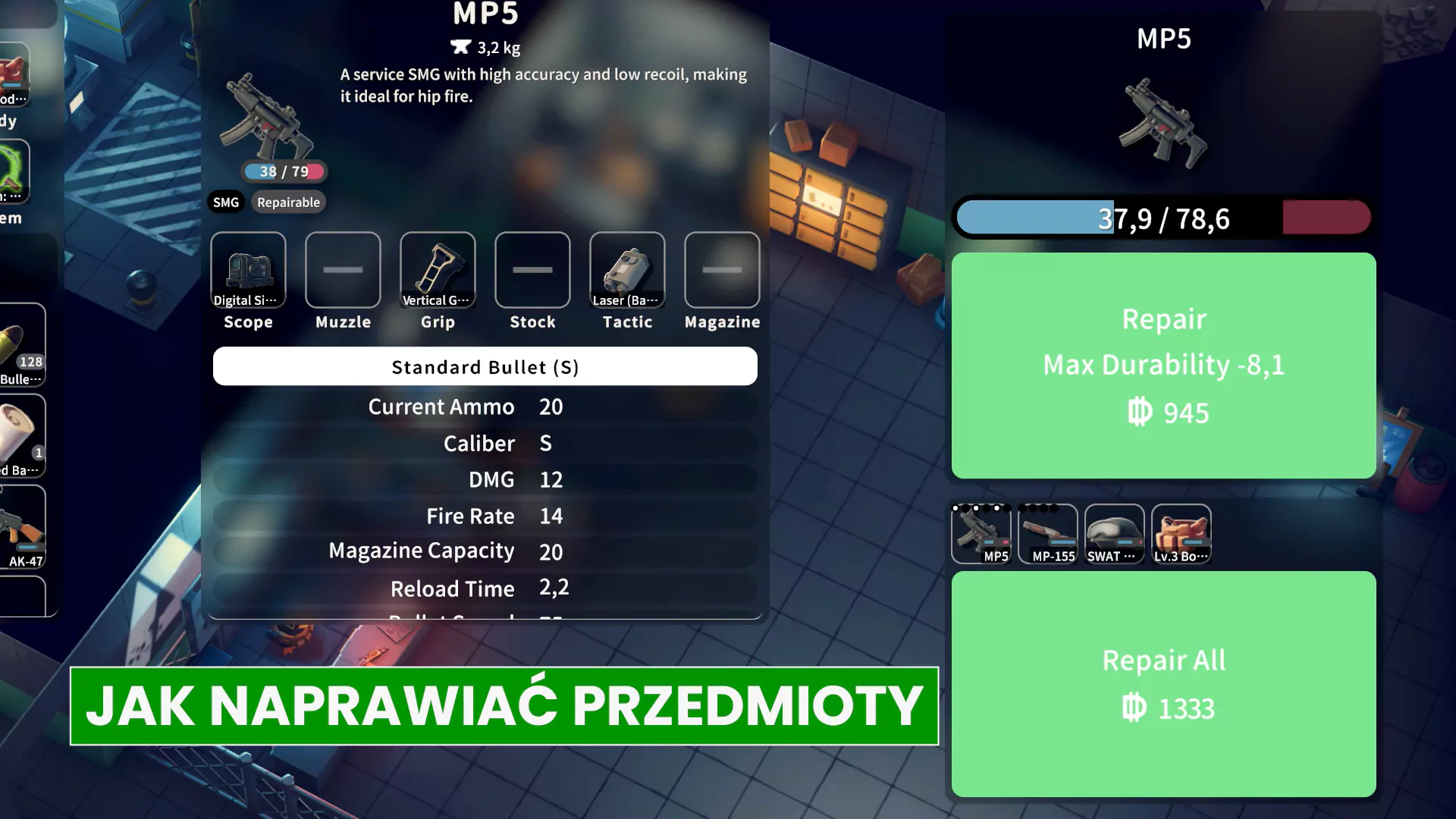
Task: Open the empty Muzzle slot
Action: pos(343,271)
